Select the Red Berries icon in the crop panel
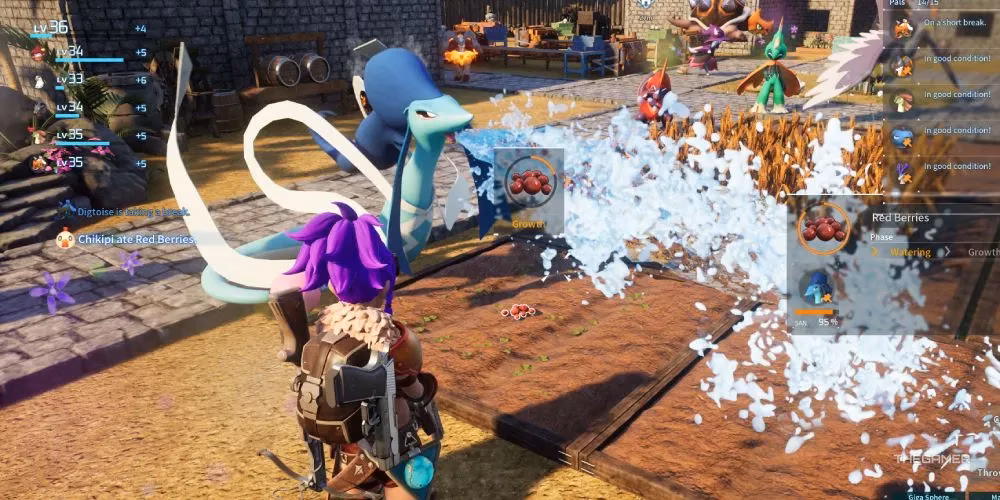This screenshot has width=1000, height=500. pos(823,228)
